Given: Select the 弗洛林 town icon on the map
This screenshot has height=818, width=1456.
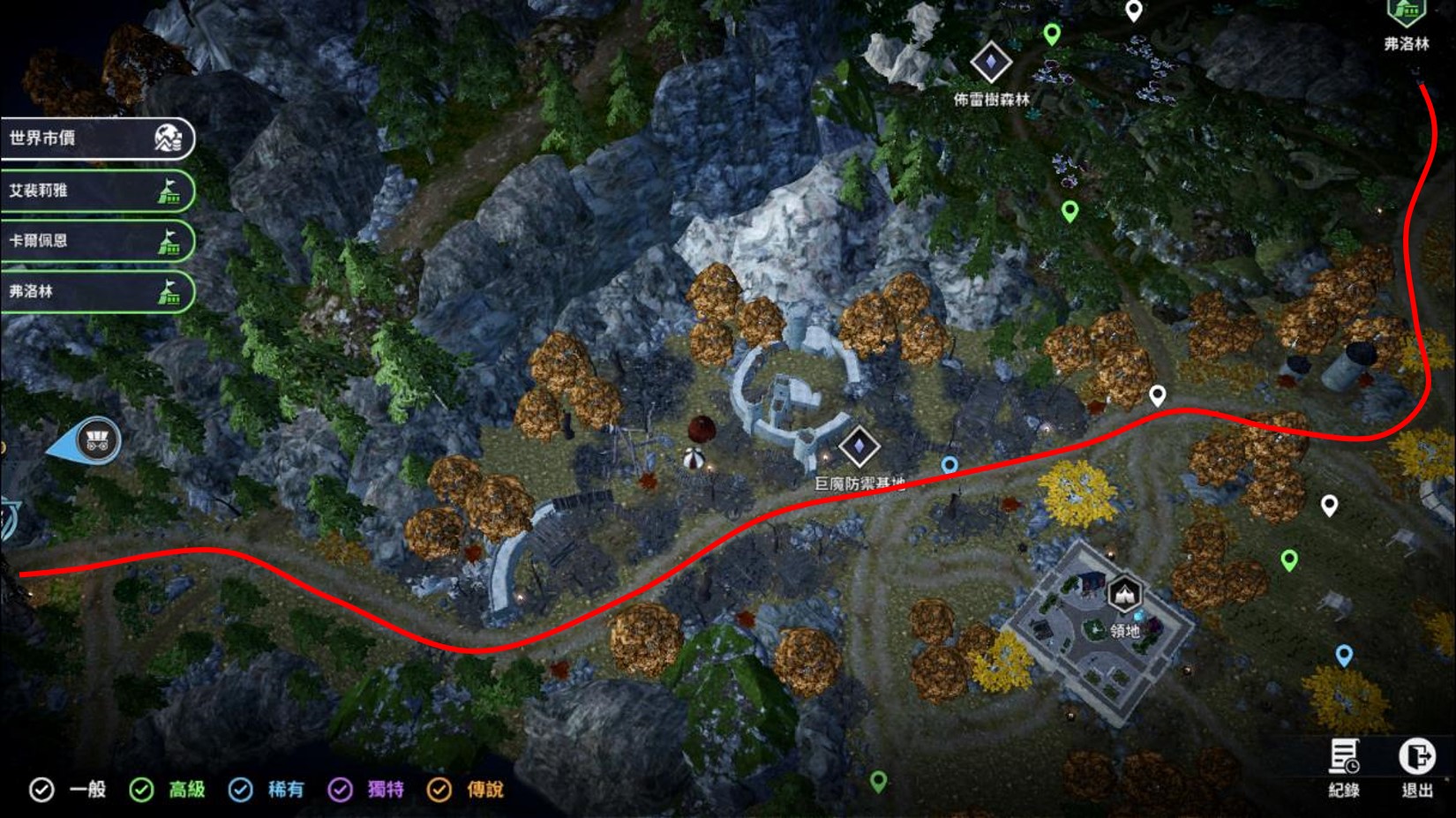Looking at the screenshot, I should click(x=1406, y=13).
